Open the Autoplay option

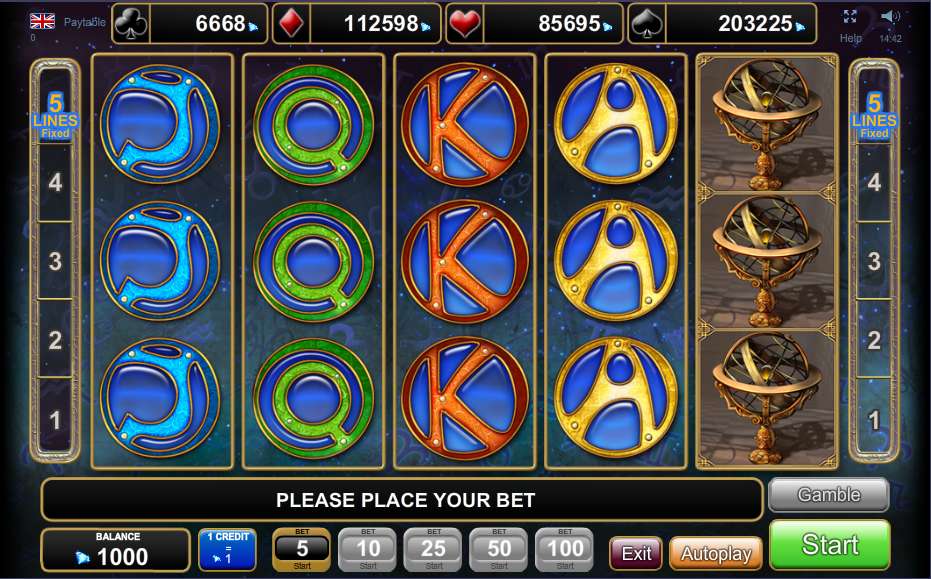point(715,553)
